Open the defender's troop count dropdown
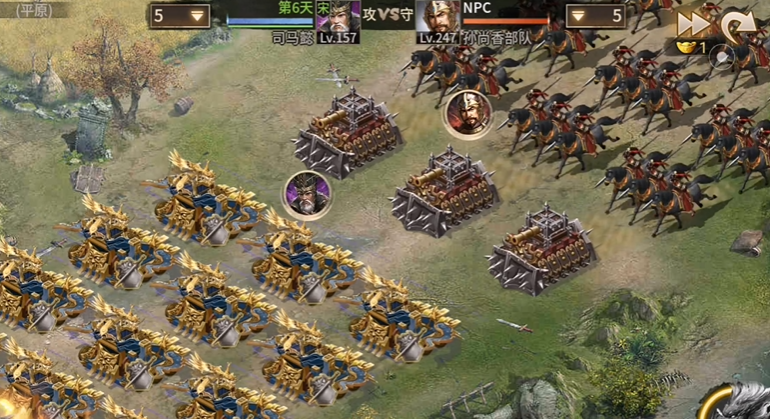 click(596, 15)
